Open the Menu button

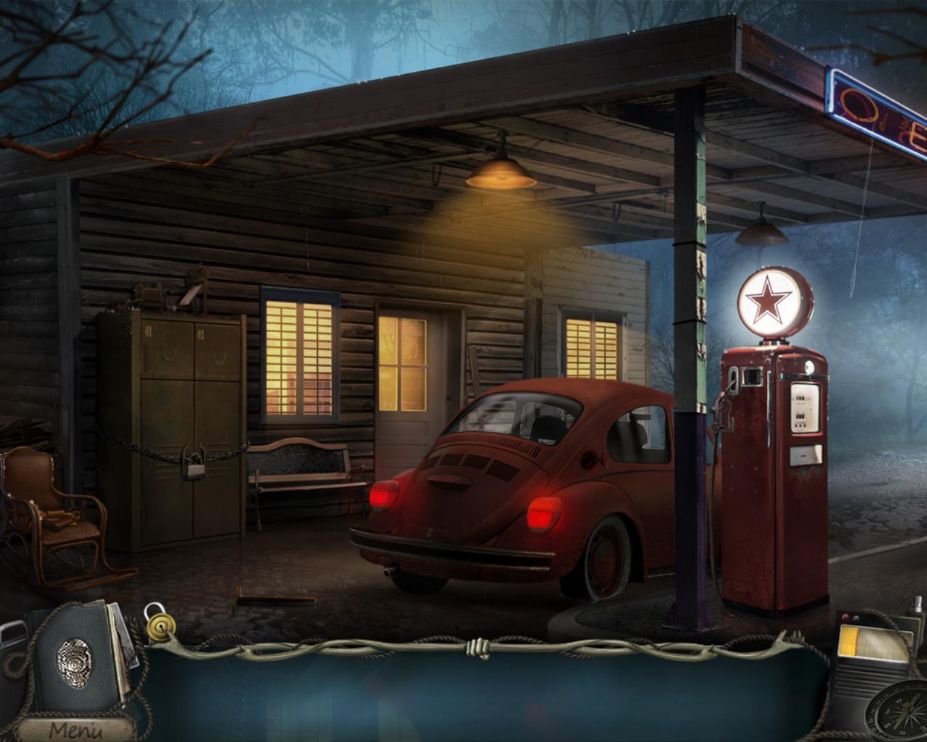[75, 730]
